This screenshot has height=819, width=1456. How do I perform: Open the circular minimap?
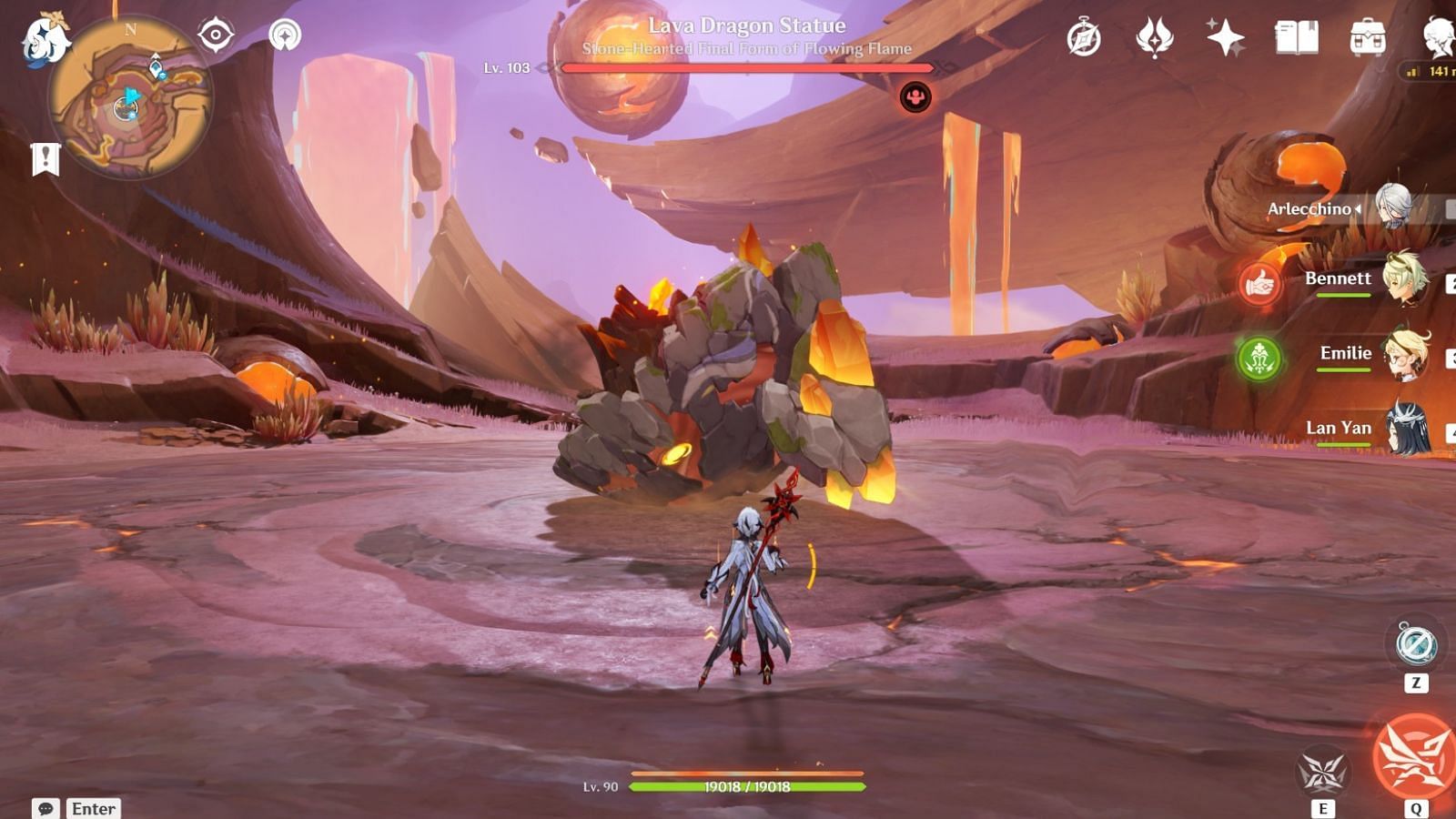click(x=130, y=97)
